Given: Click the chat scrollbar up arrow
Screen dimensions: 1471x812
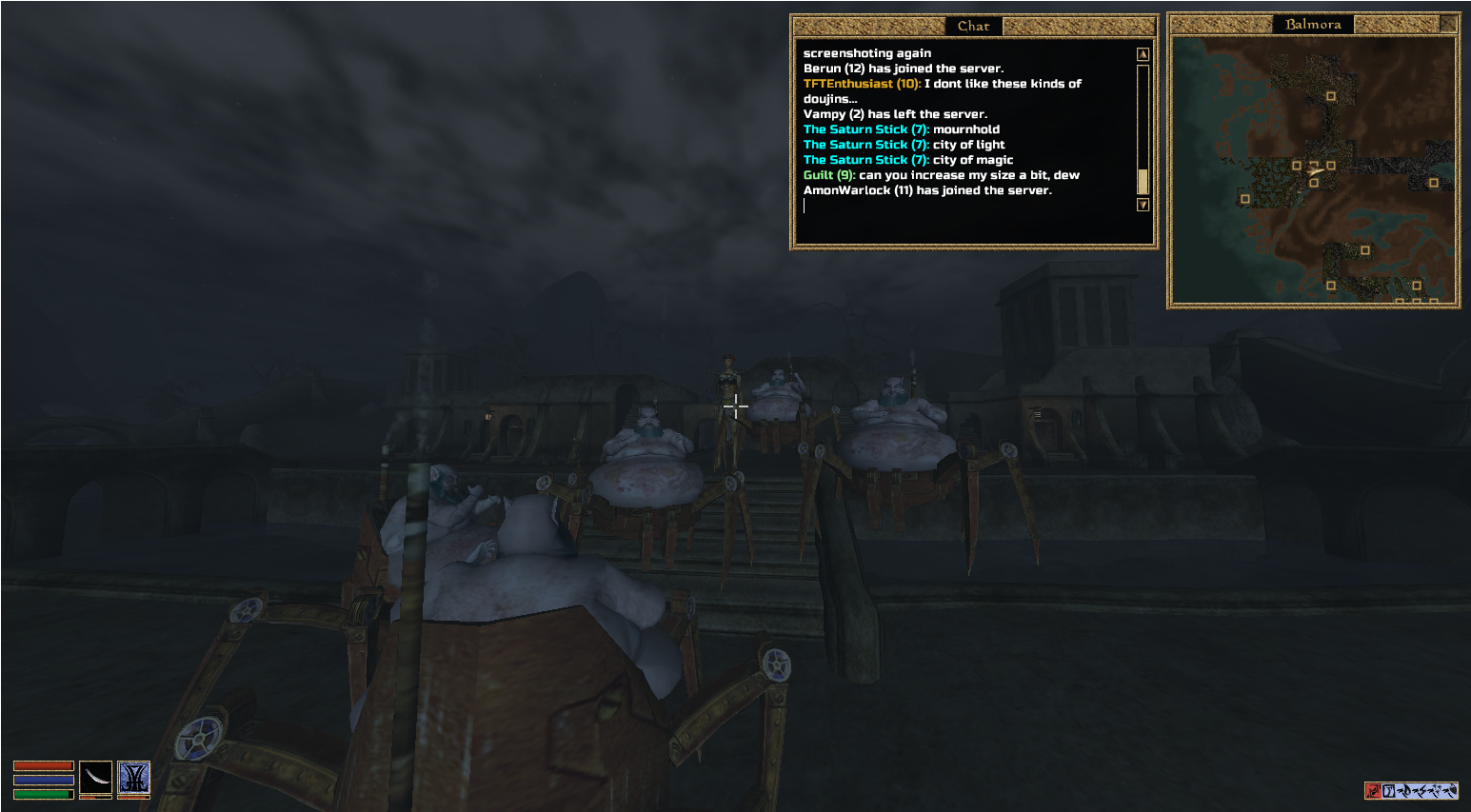Looking at the screenshot, I should (1143, 54).
